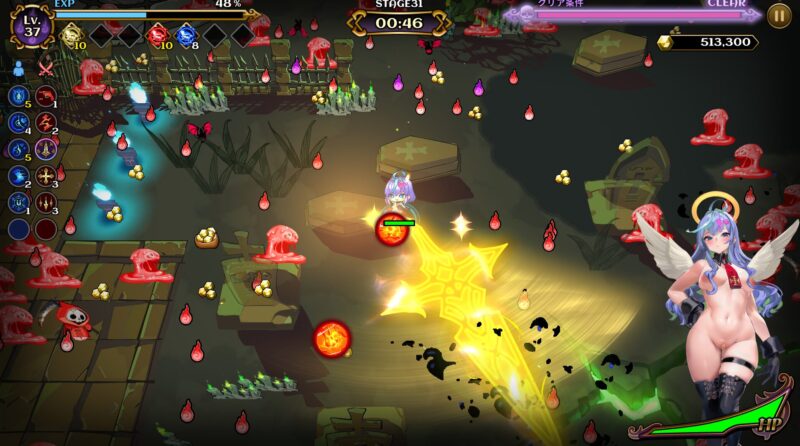
Task: Choose the blue left-panel skill icon marked 4
Action: 19,122
